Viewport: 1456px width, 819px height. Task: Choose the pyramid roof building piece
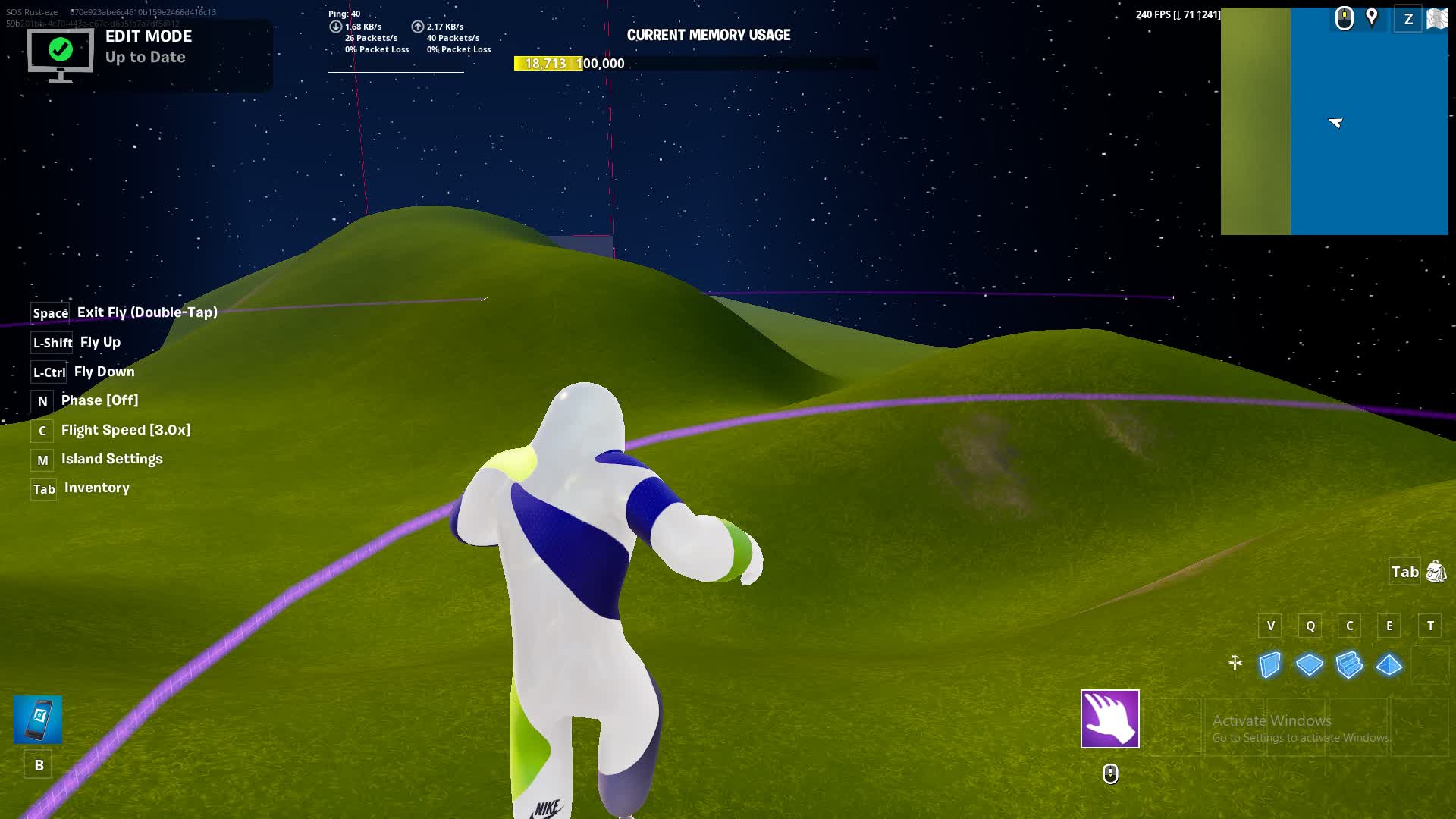click(x=1389, y=665)
